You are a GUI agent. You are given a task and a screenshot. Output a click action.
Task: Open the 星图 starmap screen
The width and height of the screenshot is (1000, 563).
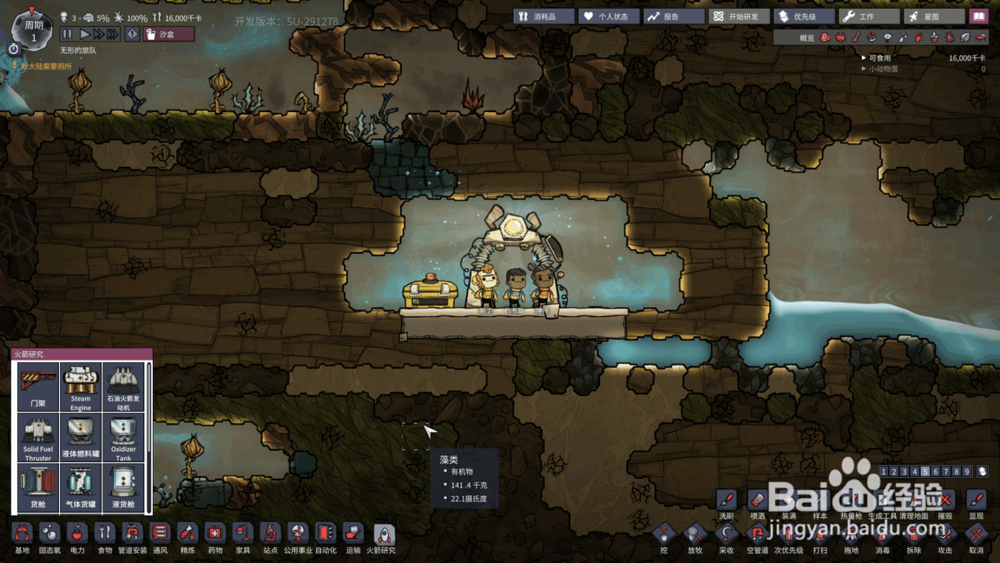pos(933,17)
